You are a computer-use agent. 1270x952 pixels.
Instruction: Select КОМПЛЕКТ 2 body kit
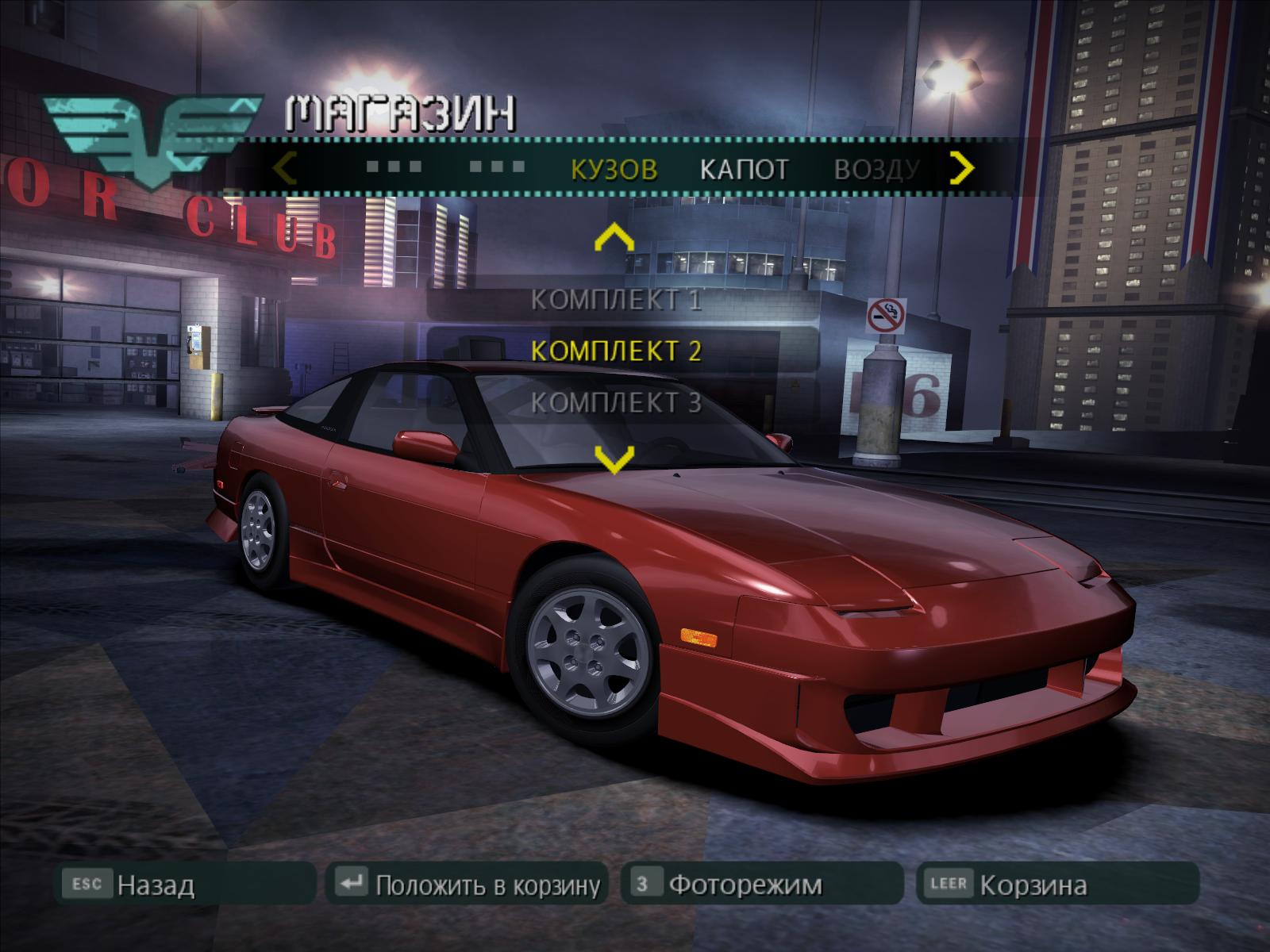(x=616, y=351)
